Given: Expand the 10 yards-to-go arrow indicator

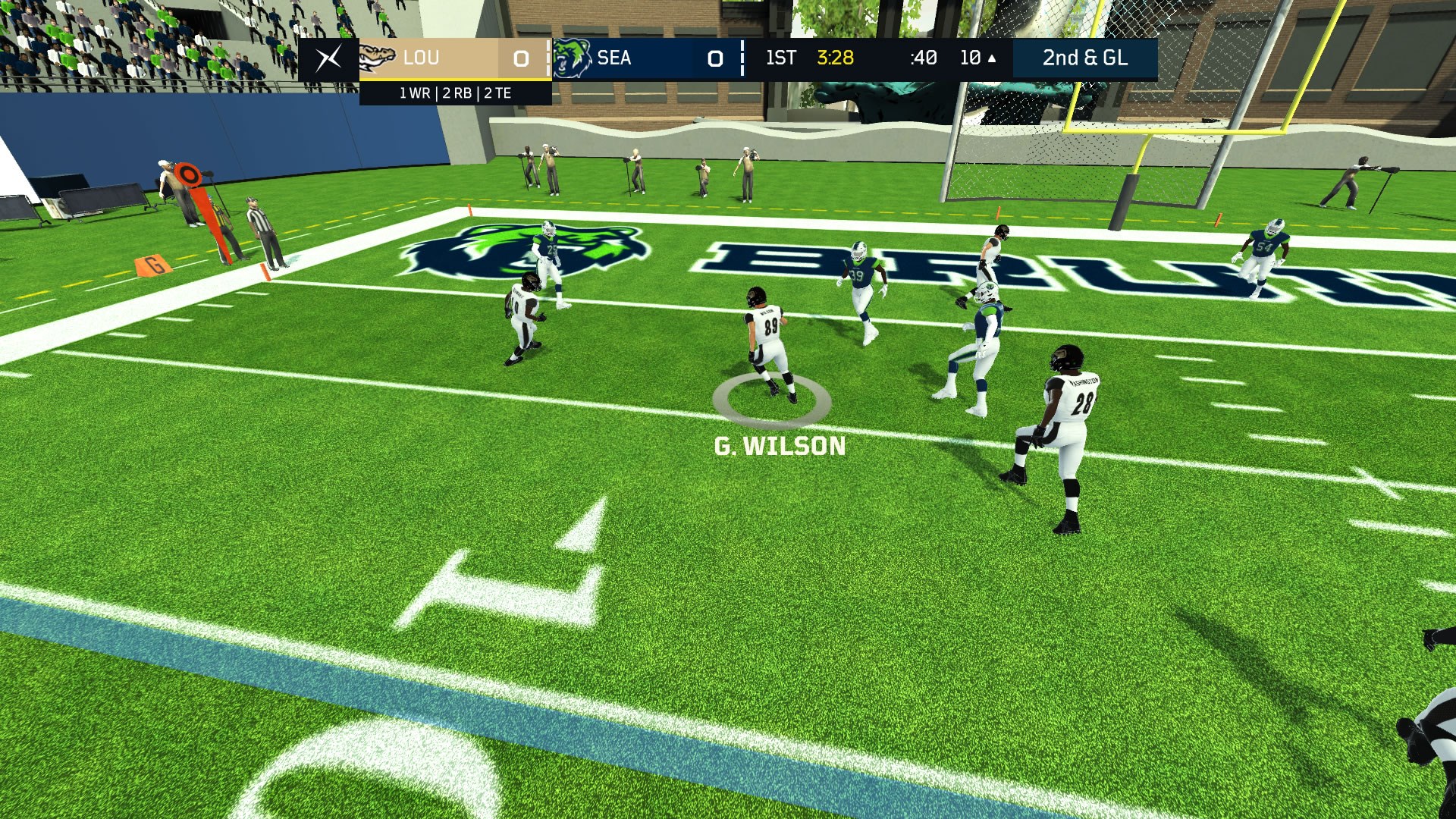Looking at the screenshot, I should tap(978, 58).
